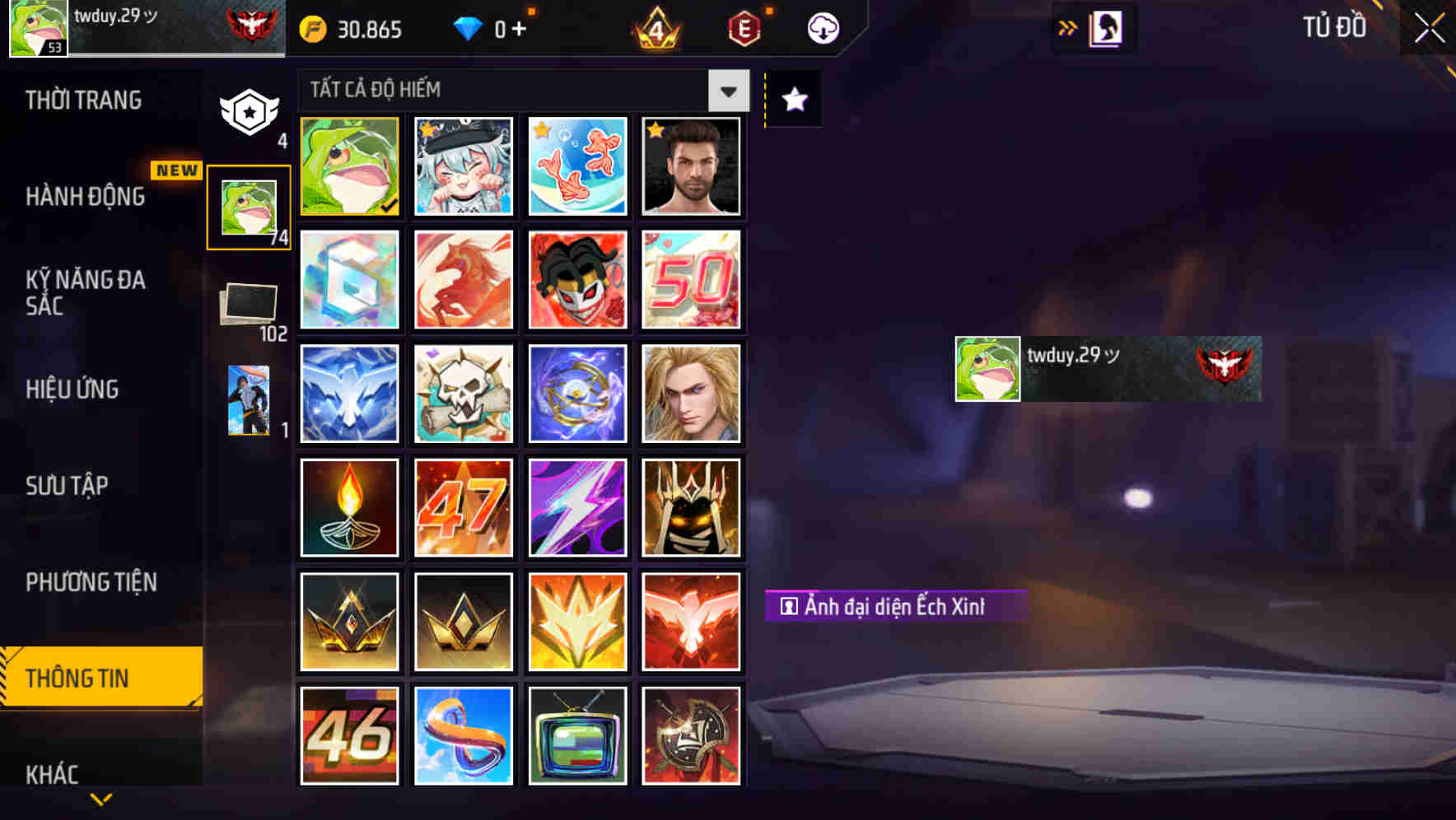Click the yellow double-arrow expander at top right

tap(1068, 27)
